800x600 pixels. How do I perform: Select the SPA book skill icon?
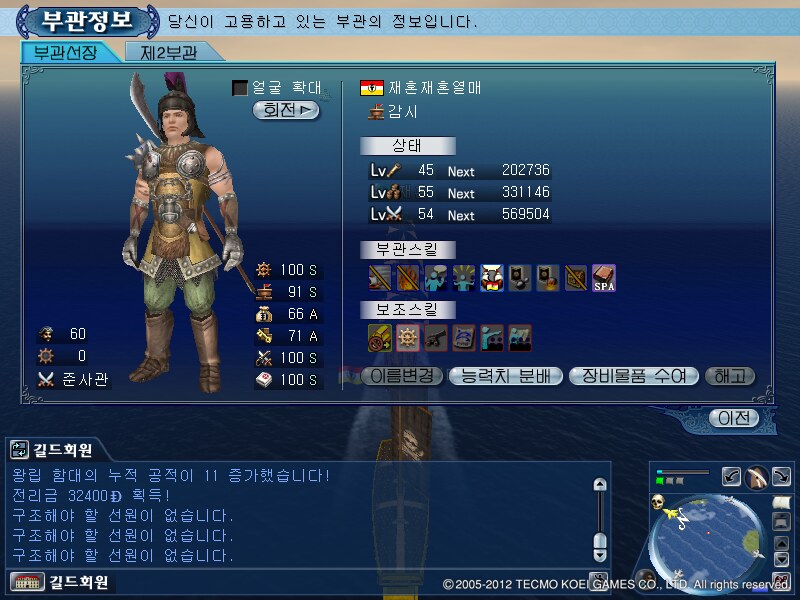point(603,277)
